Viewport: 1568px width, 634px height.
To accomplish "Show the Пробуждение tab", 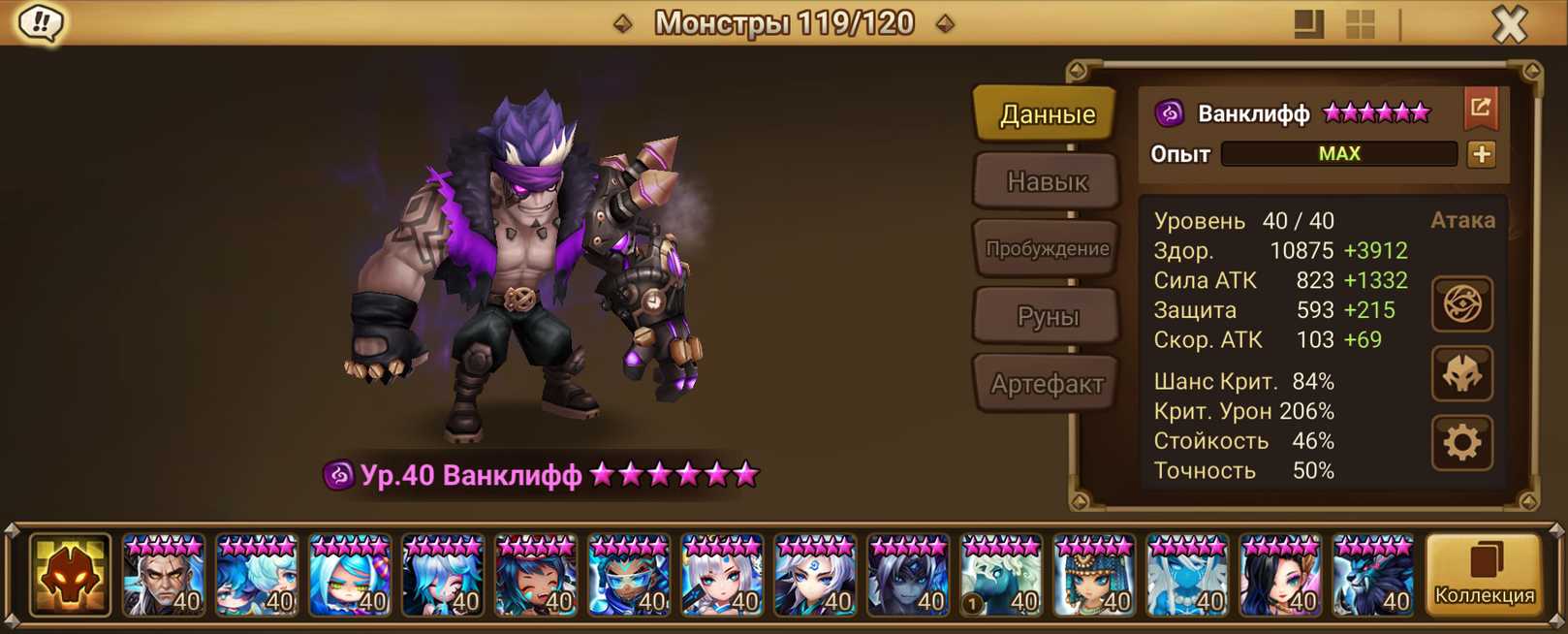I will pyautogui.click(x=1047, y=249).
